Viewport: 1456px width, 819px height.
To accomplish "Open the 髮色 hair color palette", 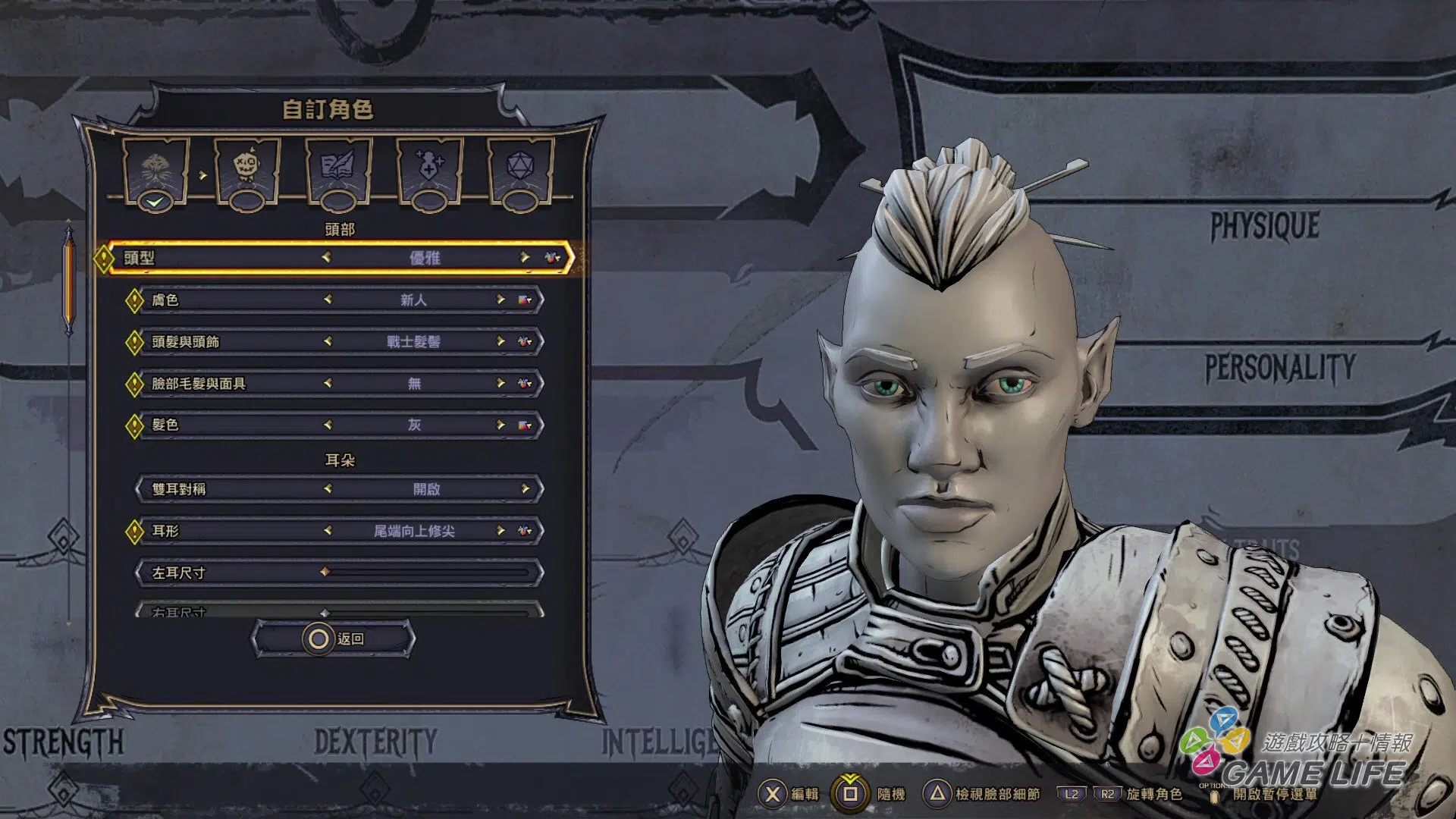I will [524, 425].
